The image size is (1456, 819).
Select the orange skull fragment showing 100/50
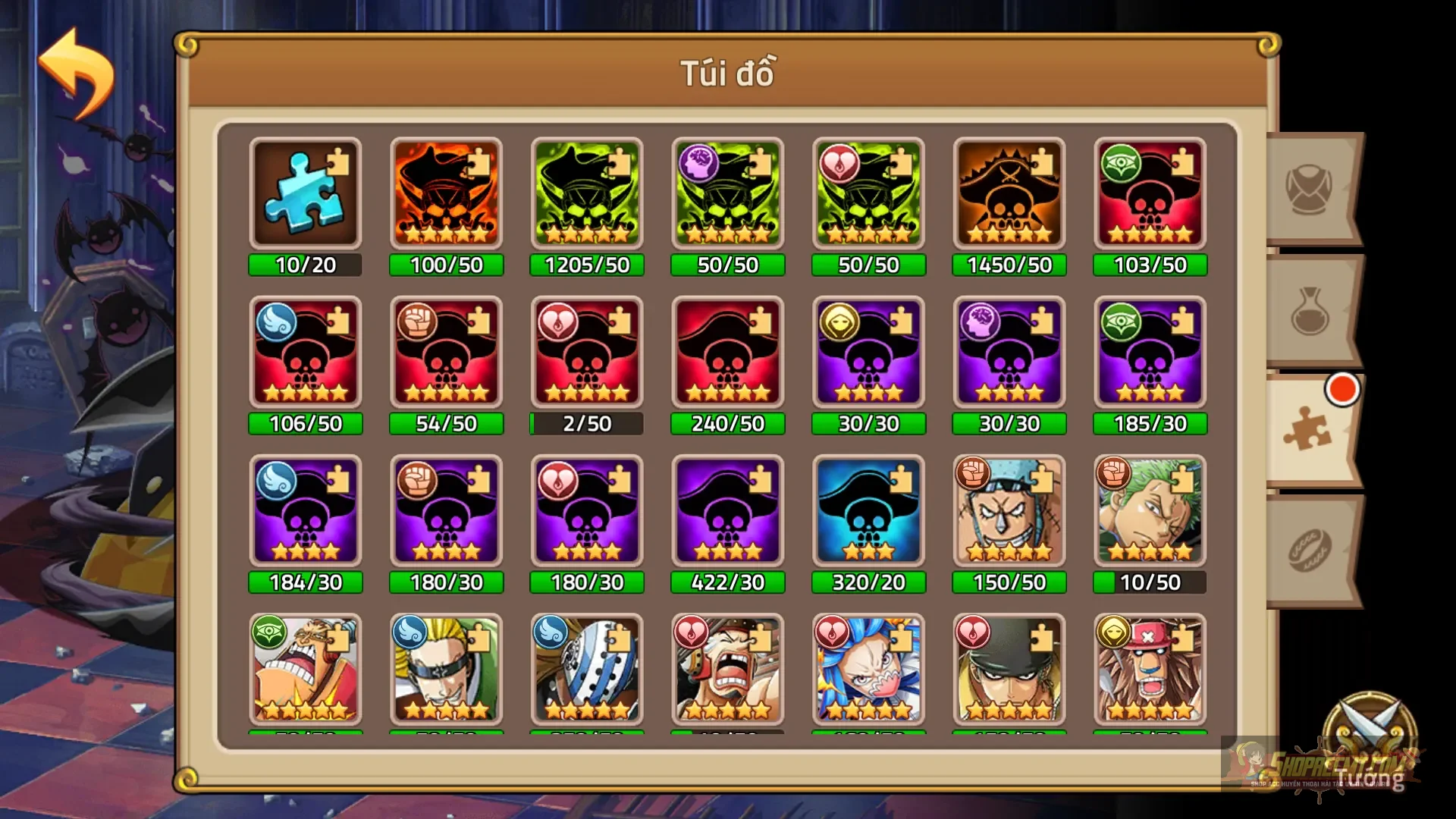click(x=446, y=193)
